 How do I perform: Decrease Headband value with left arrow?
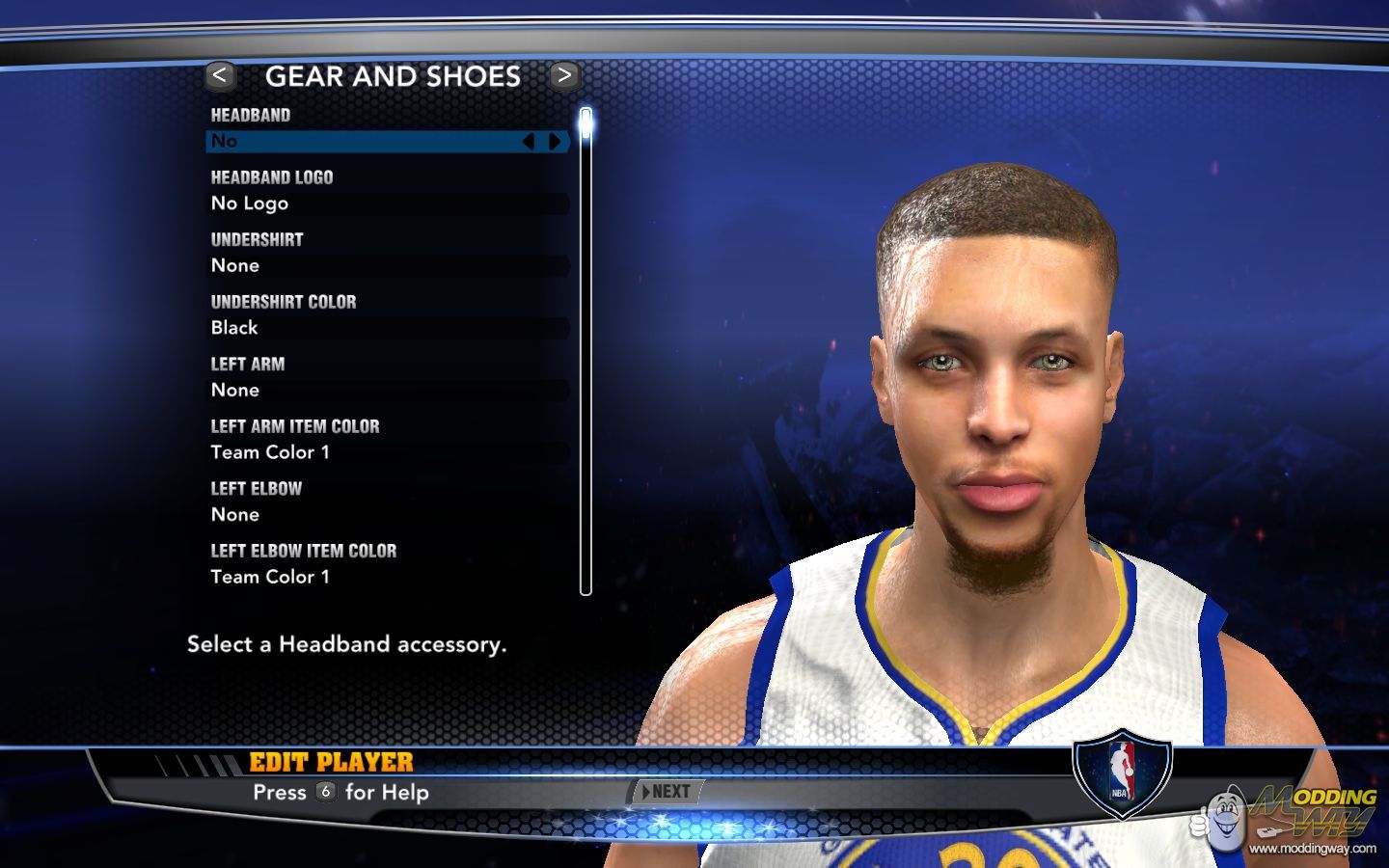(x=529, y=142)
